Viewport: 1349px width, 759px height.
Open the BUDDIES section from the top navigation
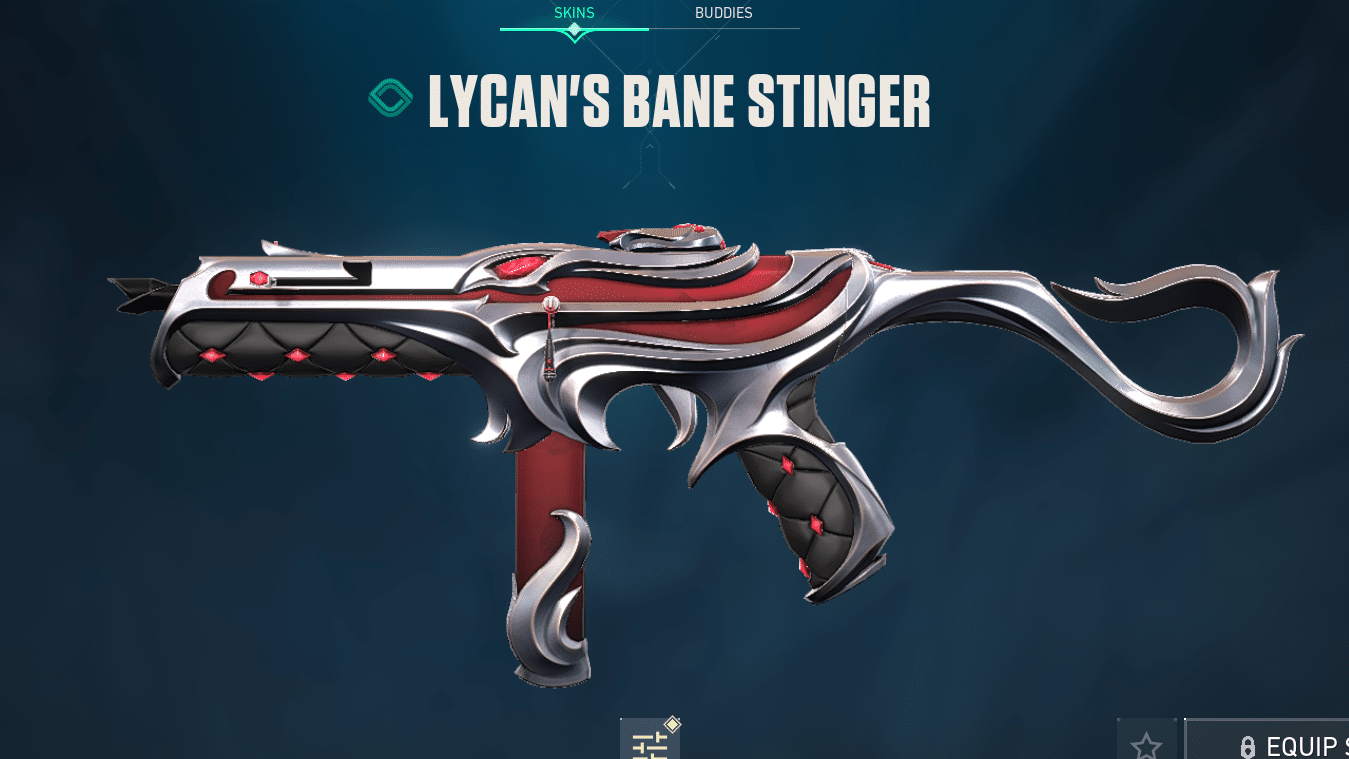[x=723, y=13]
